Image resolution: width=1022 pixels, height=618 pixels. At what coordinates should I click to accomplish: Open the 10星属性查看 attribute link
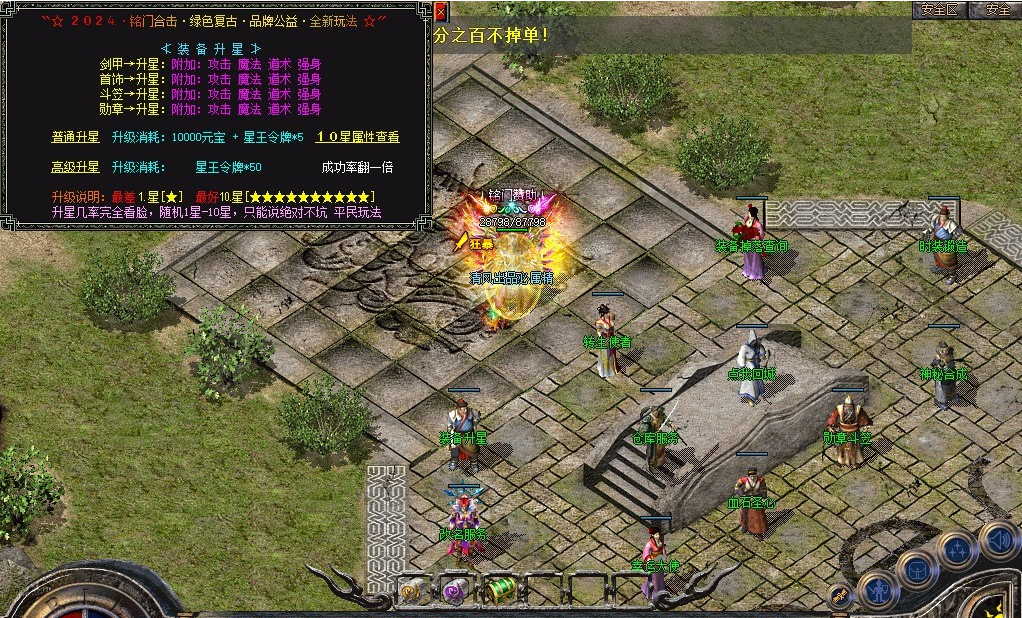pyautogui.click(x=358, y=137)
